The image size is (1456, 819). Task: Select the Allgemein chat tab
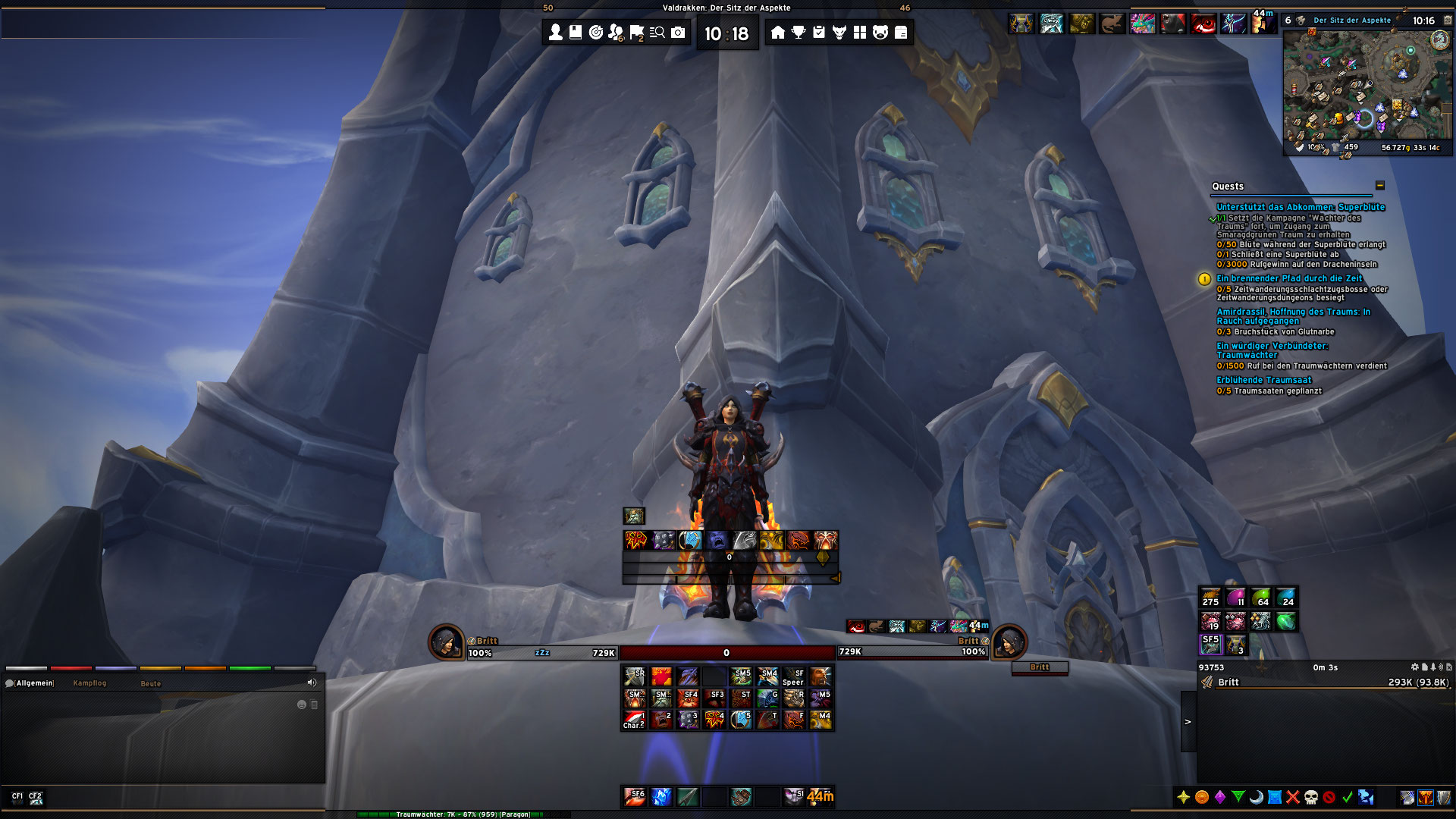coord(34,683)
